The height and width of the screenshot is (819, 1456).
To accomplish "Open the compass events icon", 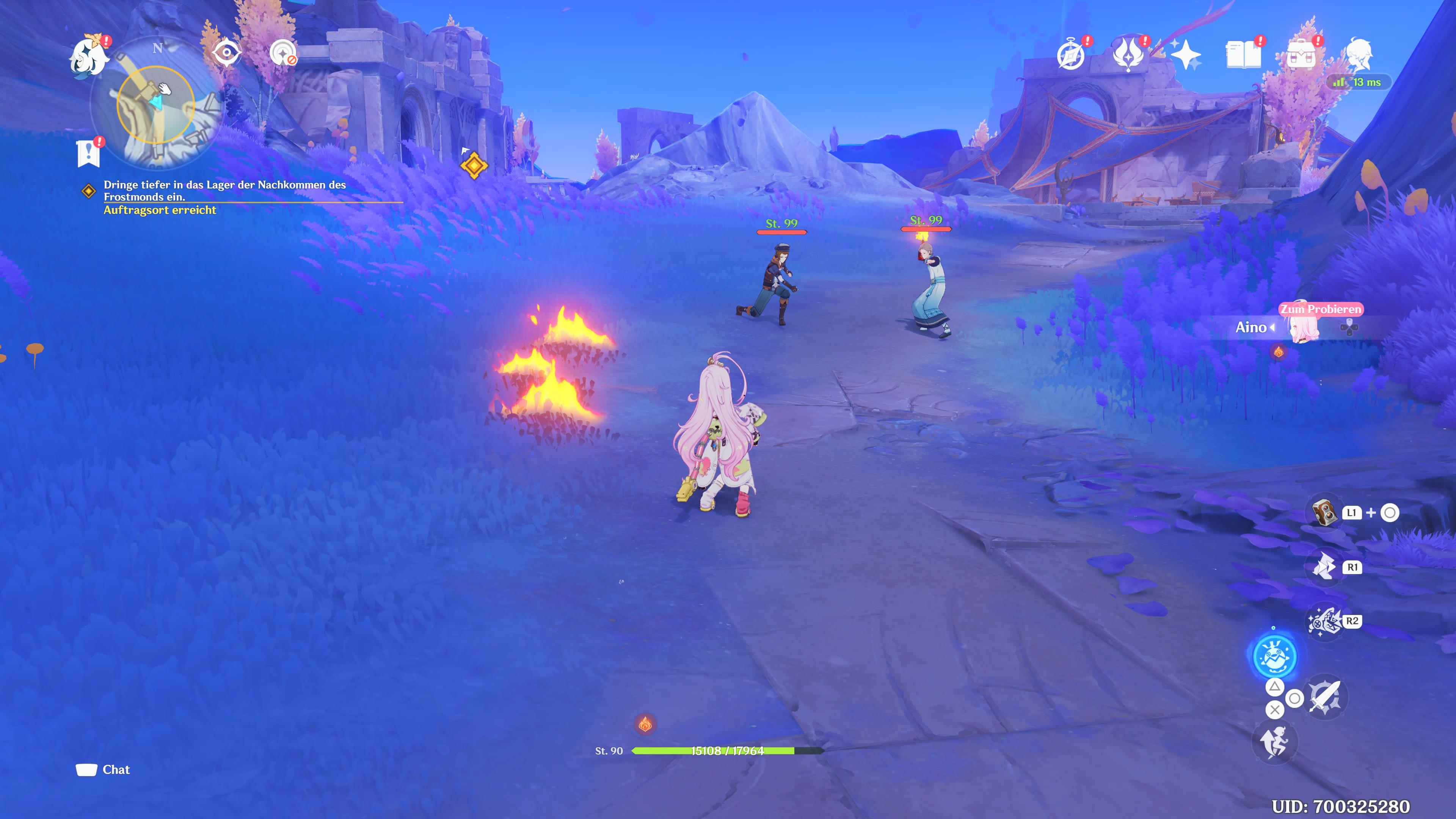I will 1070,55.
